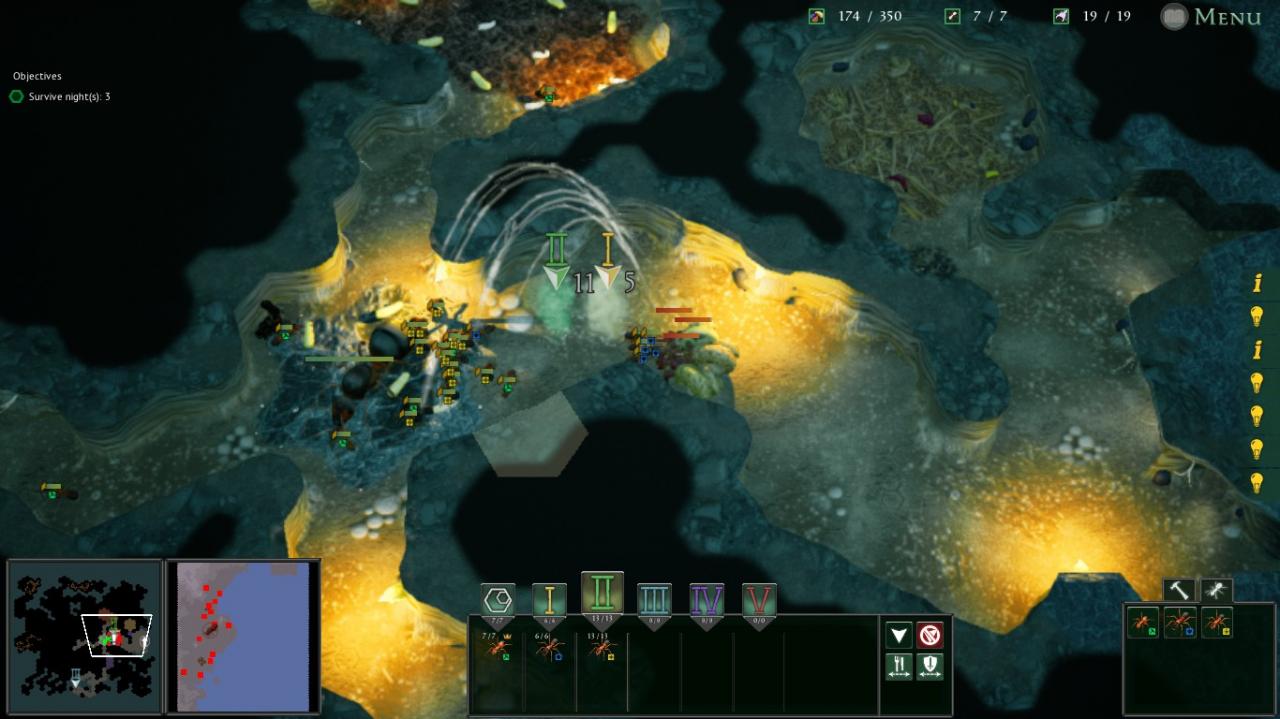Select pheromone group II tab
The width and height of the screenshot is (1280, 719).
click(602, 593)
